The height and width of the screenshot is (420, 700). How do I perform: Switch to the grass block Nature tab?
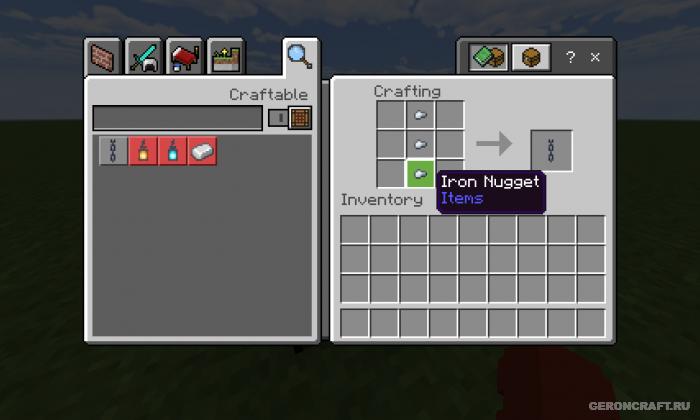pyautogui.click(x=224, y=58)
